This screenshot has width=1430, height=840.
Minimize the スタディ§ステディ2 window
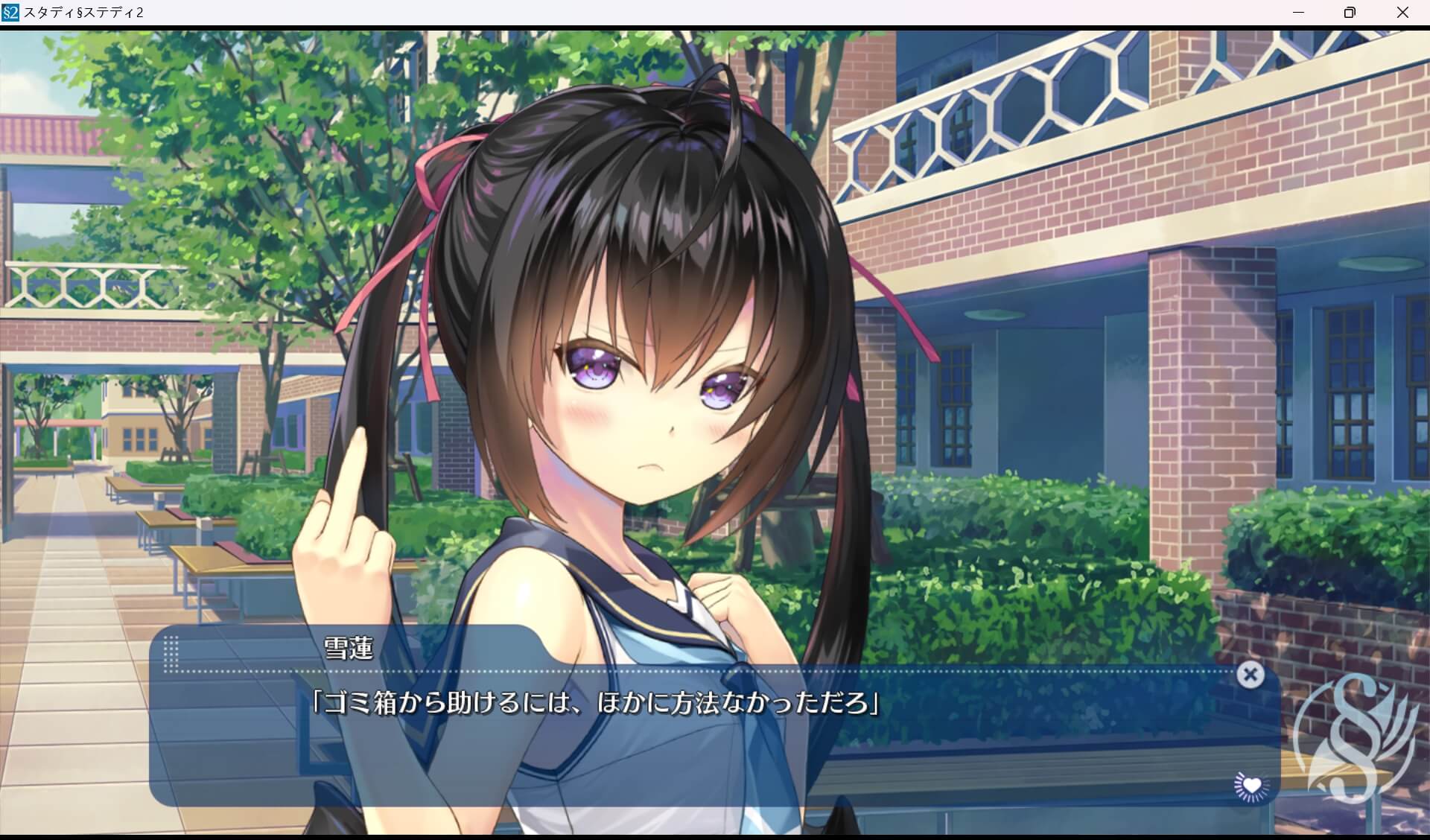[x=1299, y=12]
